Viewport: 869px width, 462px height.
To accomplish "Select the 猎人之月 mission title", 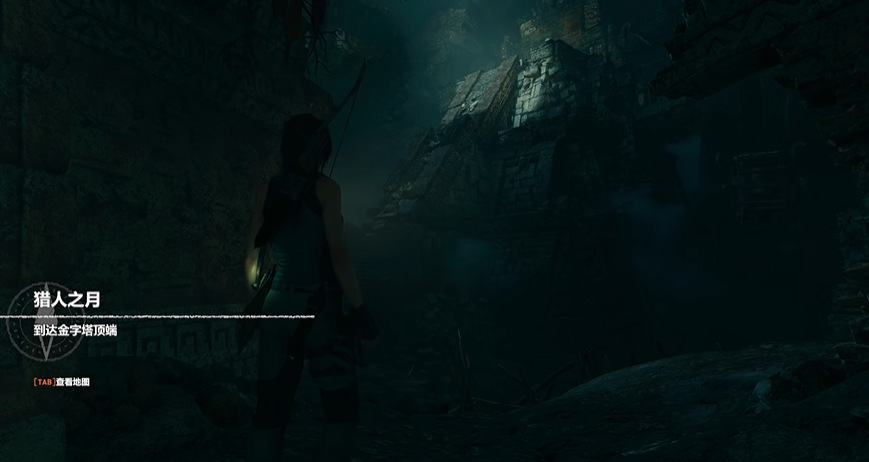I will point(67,299).
